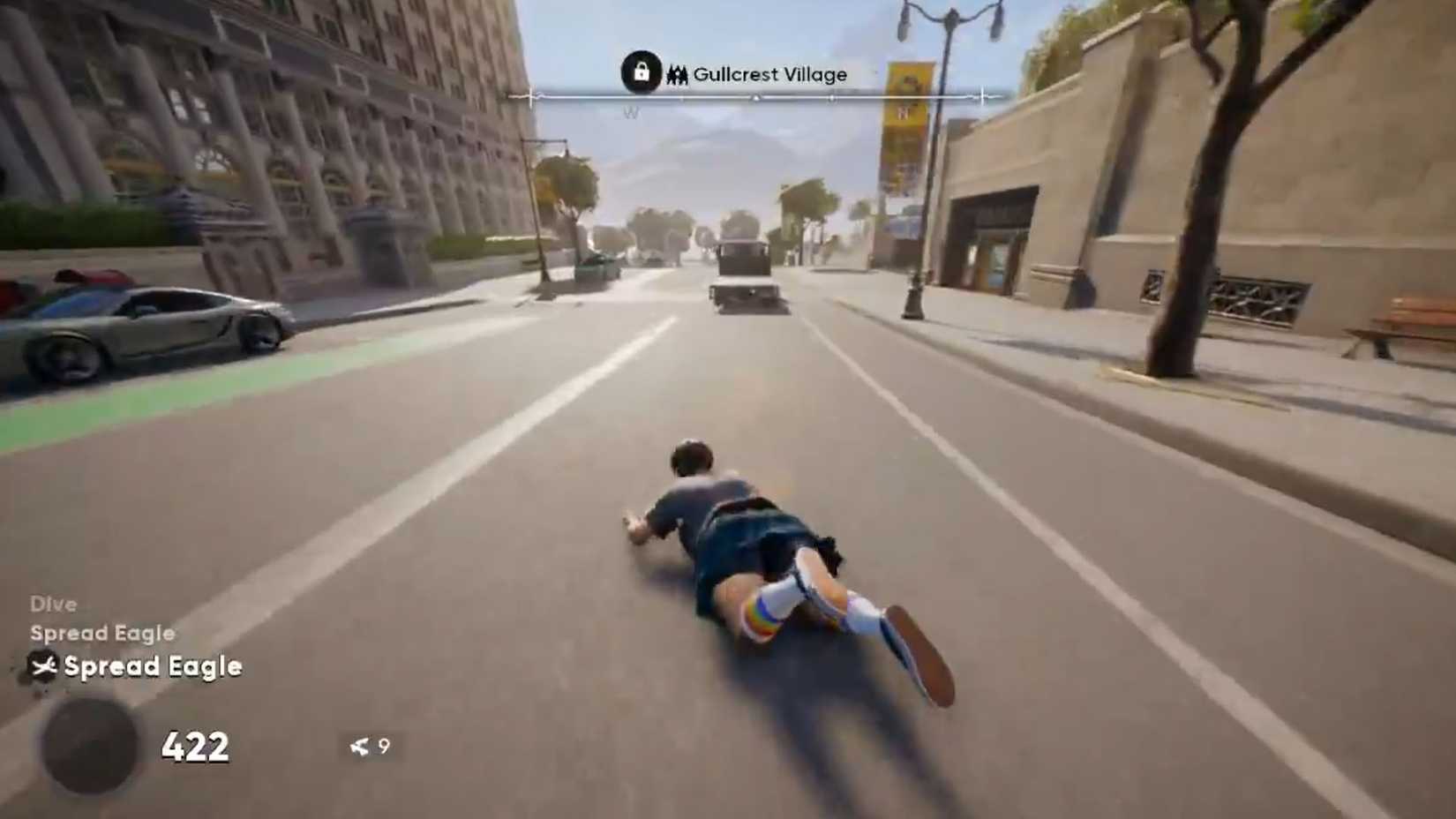1456x819 pixels.
Task: Click the center pointer on the compass bar
Action: 754,97
